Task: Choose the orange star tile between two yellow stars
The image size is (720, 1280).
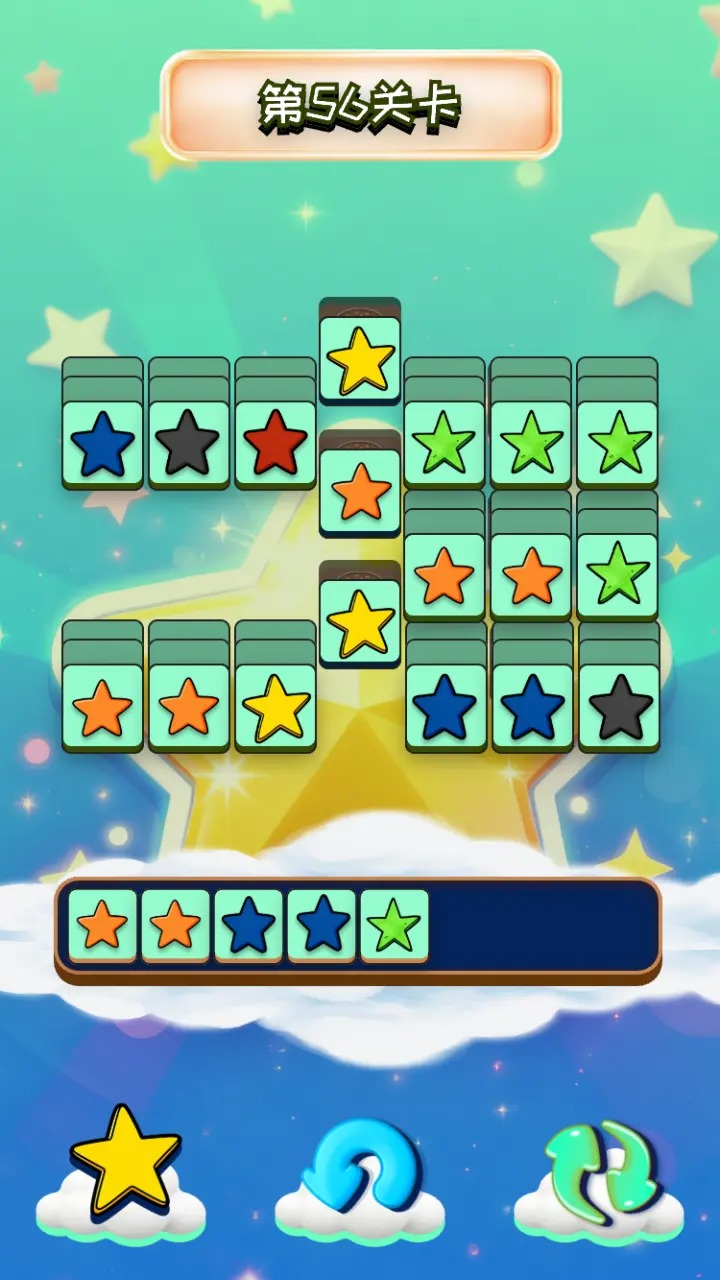Action: tap(360, 491)
